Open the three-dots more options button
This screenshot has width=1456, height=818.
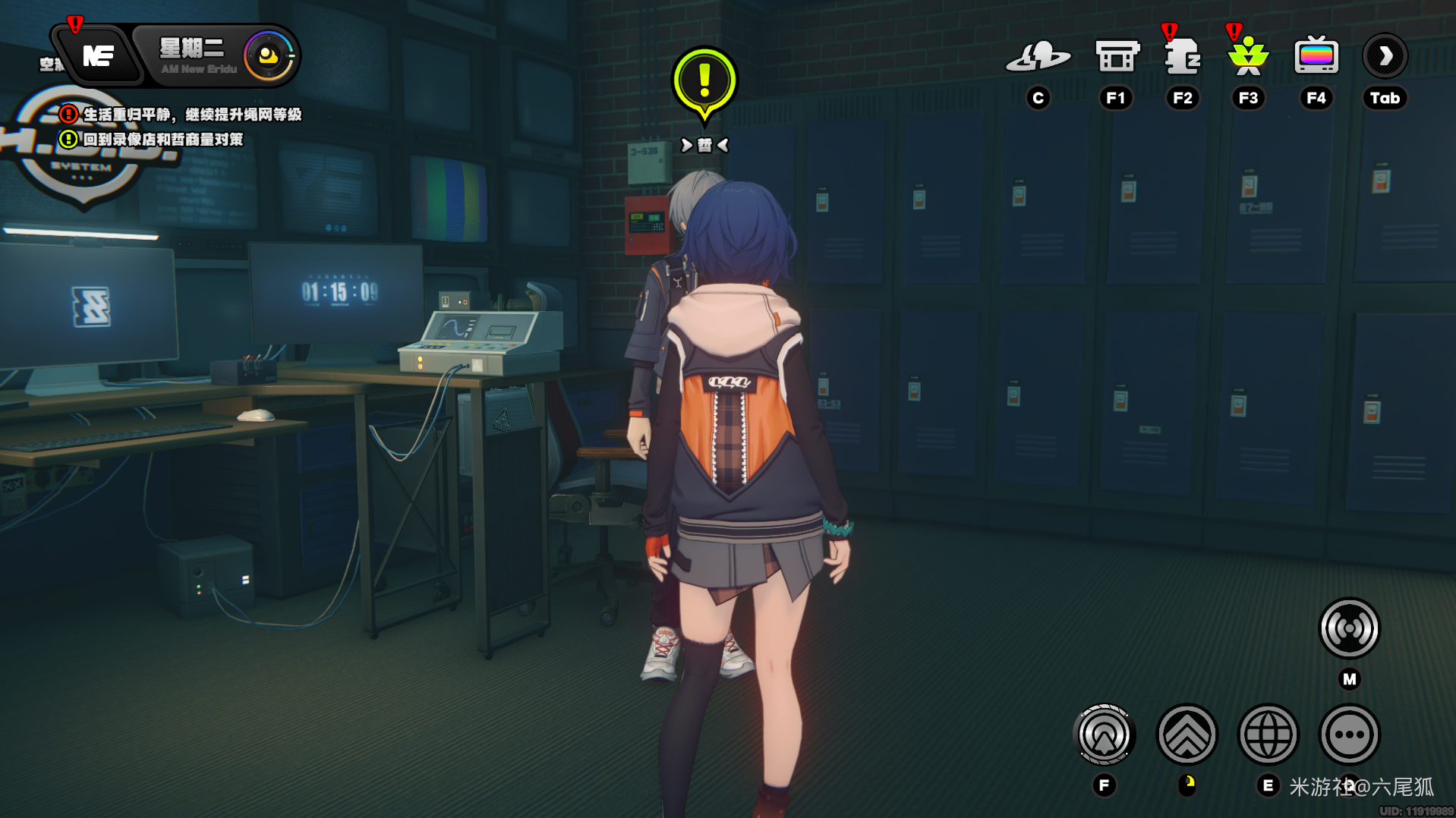tap(1349, 735)
